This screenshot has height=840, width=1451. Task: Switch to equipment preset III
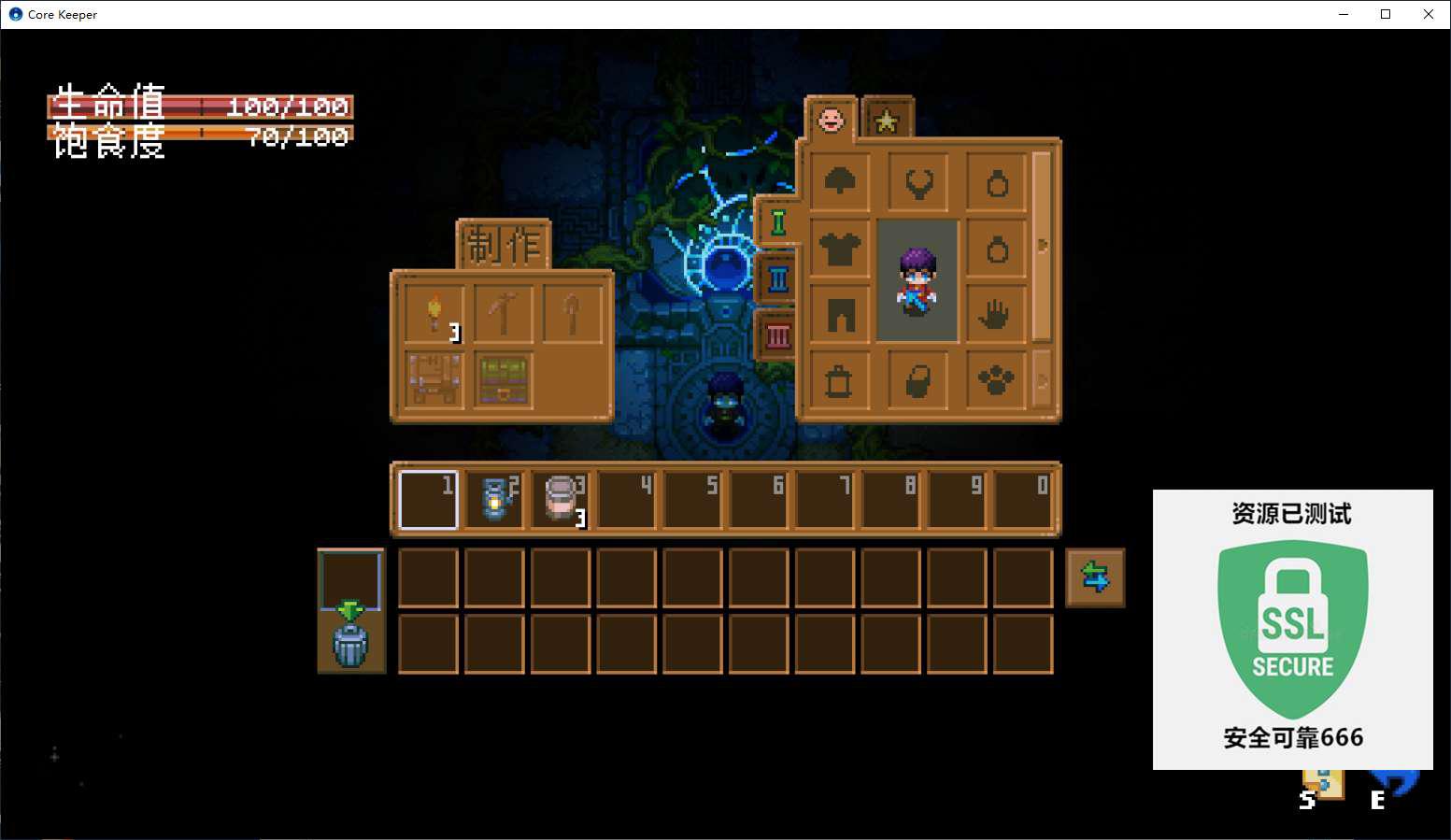[777, 335]
